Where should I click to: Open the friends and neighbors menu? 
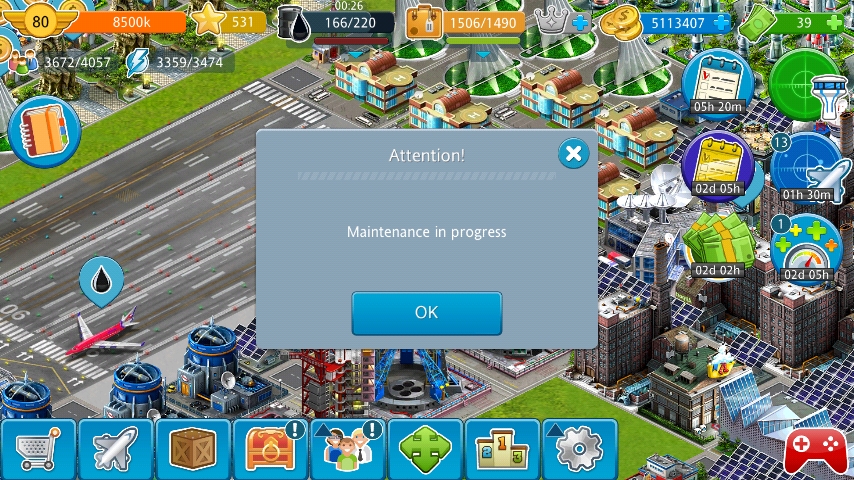pyautogui.click(x=347, y=450)
